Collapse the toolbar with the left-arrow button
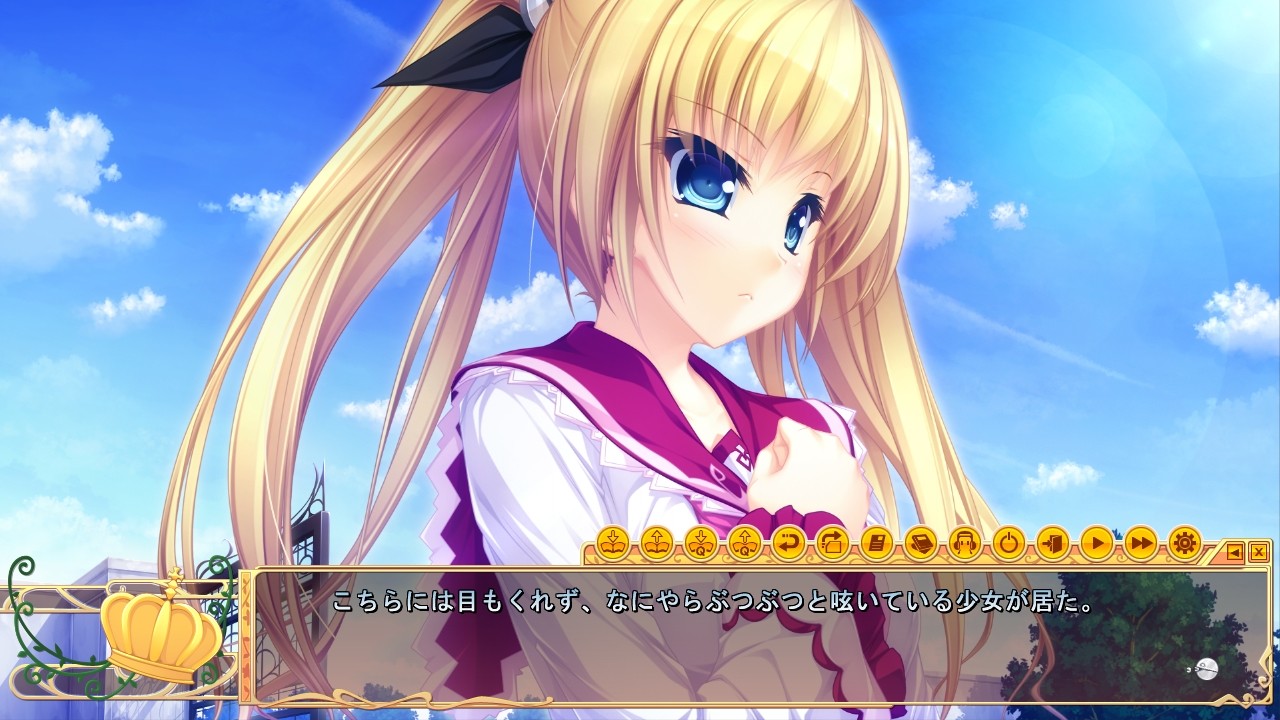The width and height of the screenshot is (1280, 720). coord(1235,551)
